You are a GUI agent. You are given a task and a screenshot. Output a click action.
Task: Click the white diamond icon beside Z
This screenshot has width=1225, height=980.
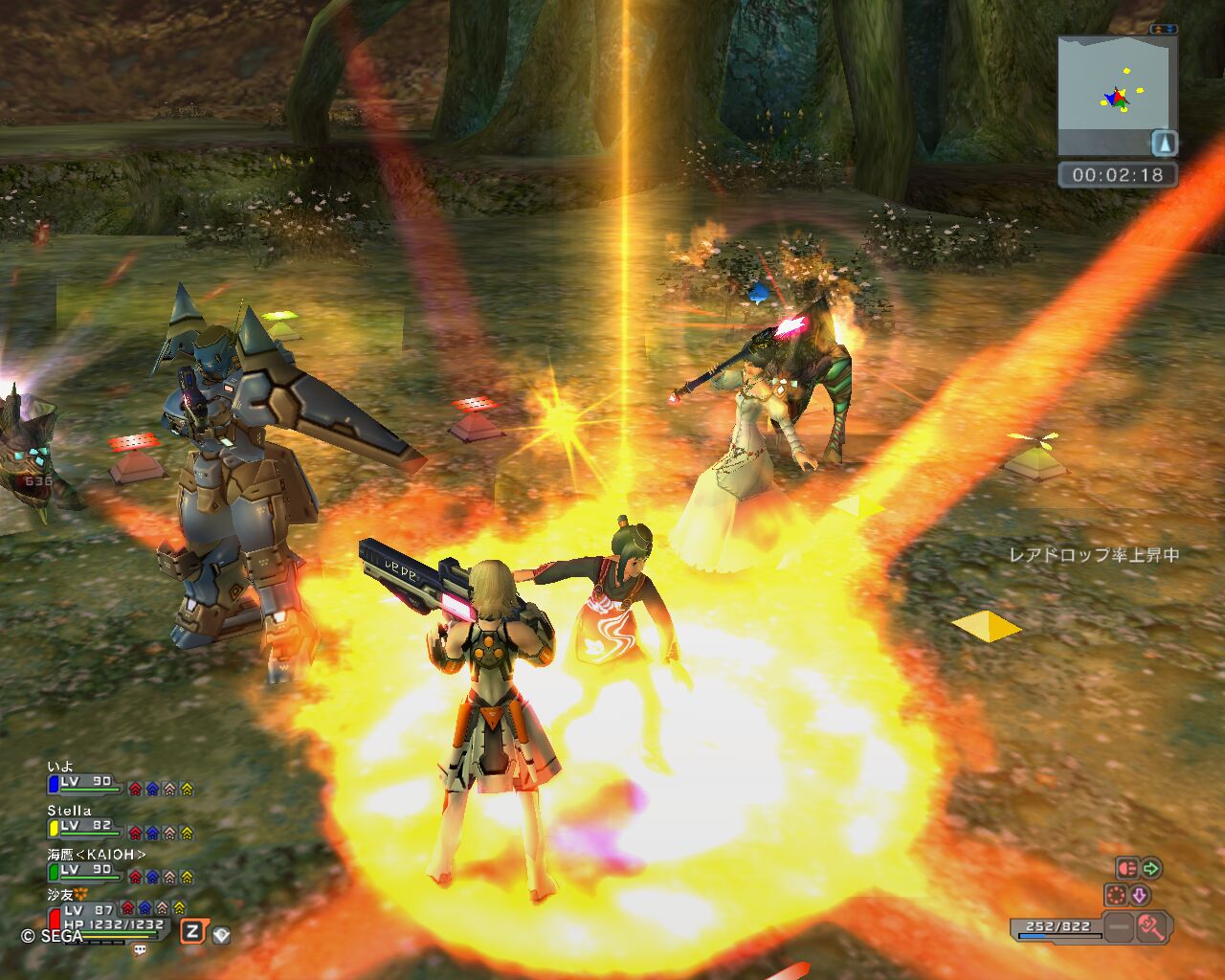221,934
